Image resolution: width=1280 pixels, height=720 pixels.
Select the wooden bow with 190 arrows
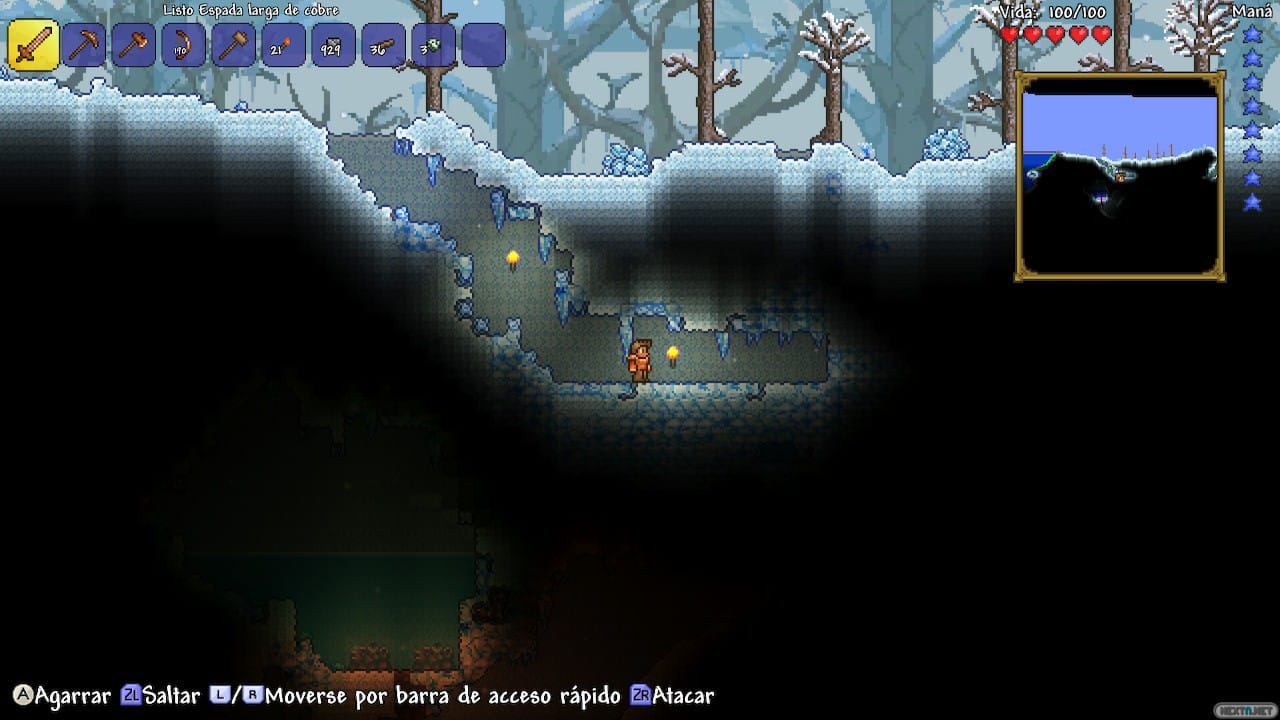coord(183,44)
